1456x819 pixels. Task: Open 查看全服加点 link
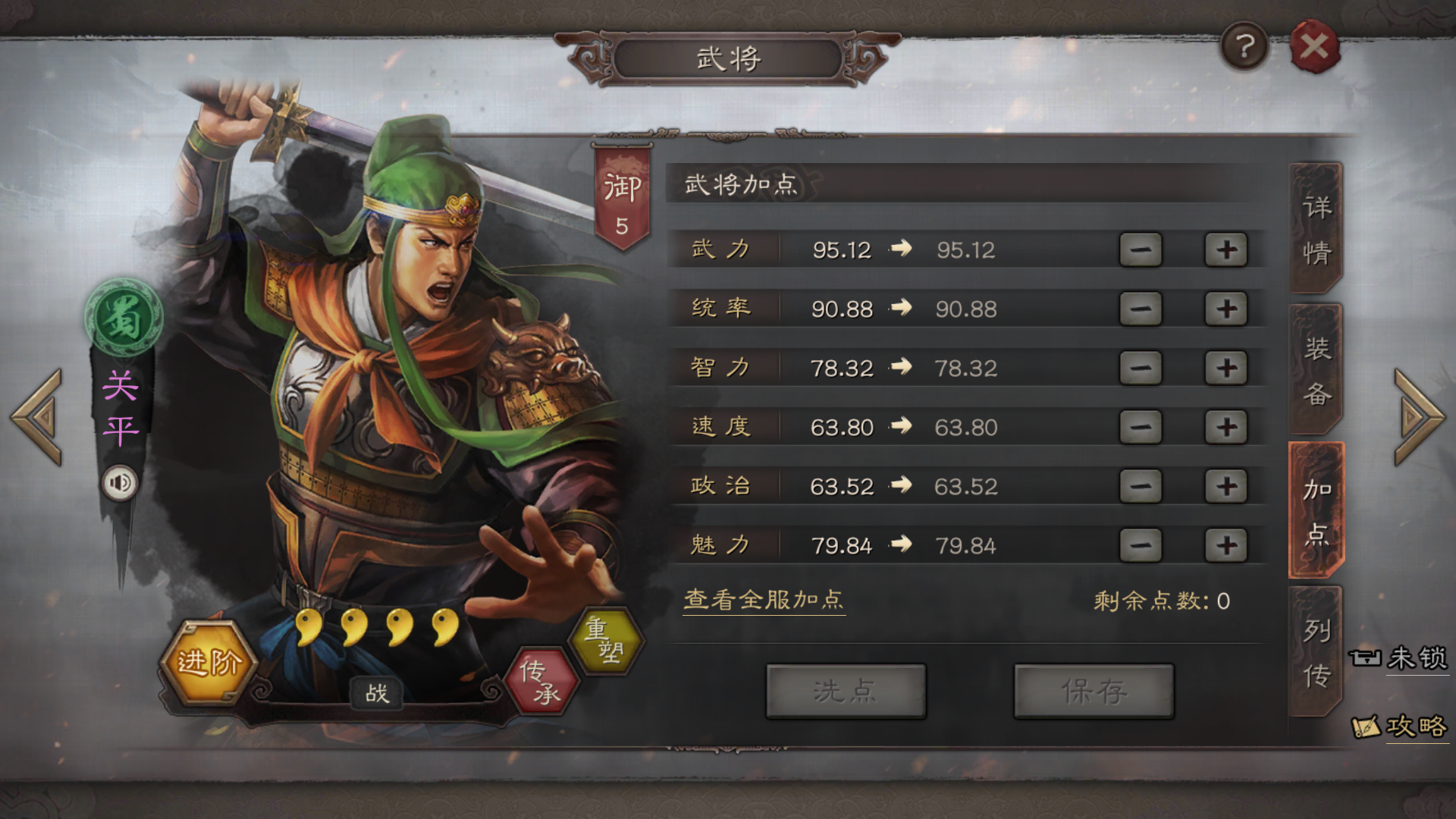[764, 601]
